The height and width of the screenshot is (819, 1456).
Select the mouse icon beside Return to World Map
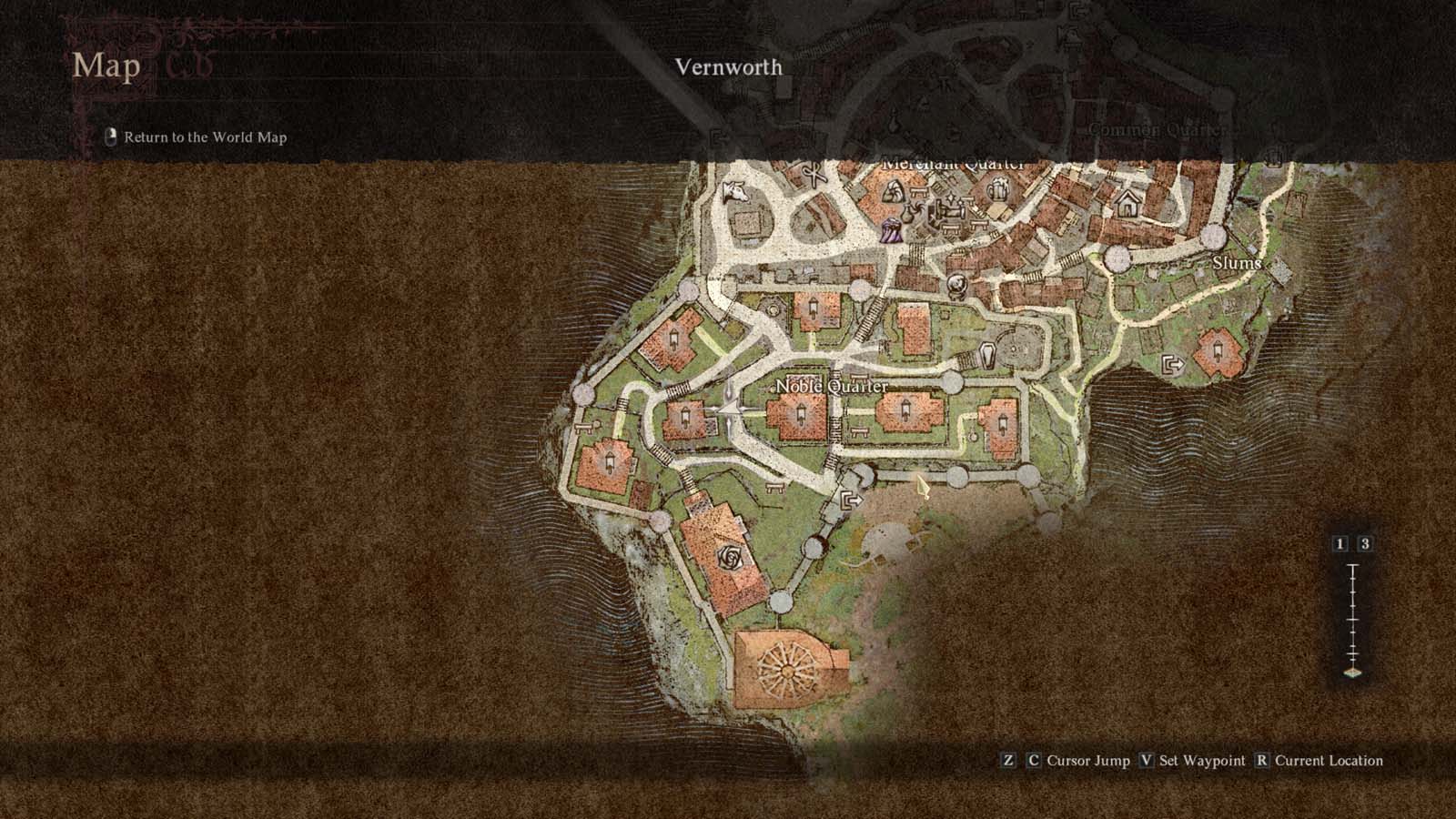110,136
